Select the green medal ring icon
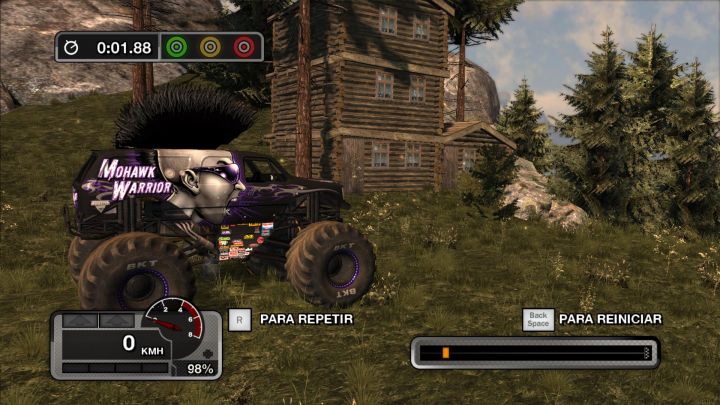Viewport: 720px width, 405px height. (177, 46)
